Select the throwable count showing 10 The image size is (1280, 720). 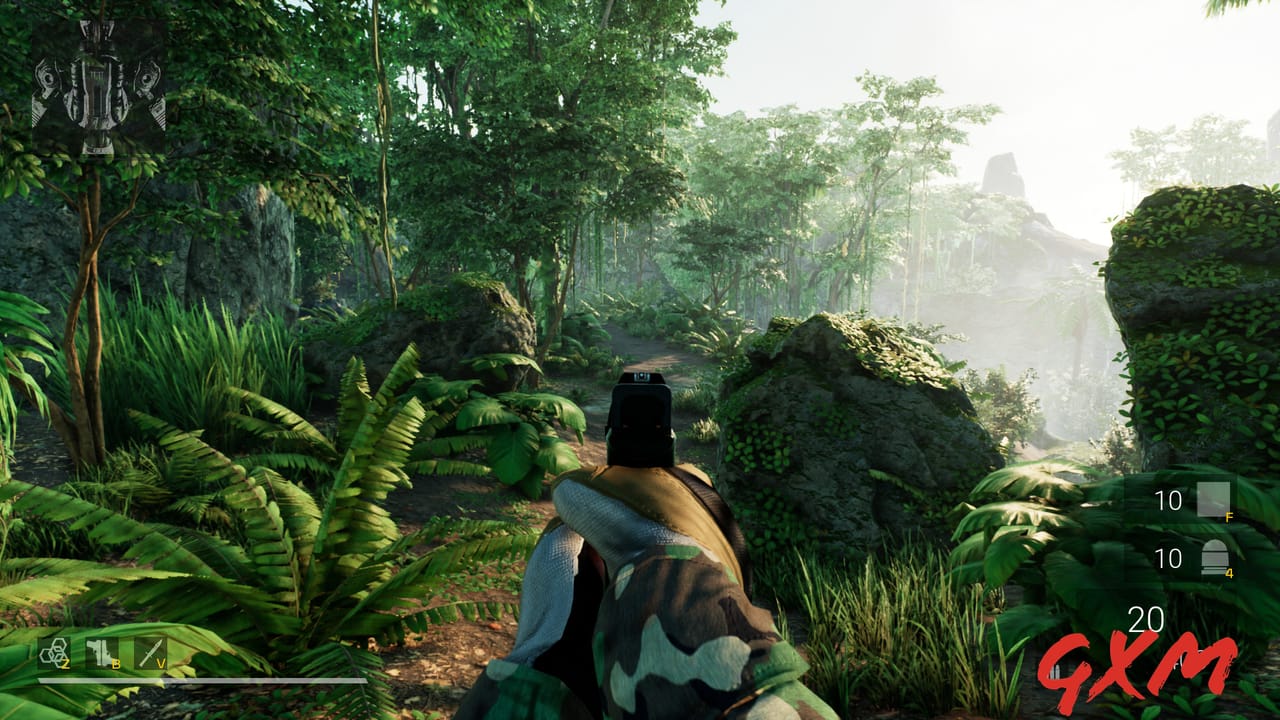(1168, 501)
